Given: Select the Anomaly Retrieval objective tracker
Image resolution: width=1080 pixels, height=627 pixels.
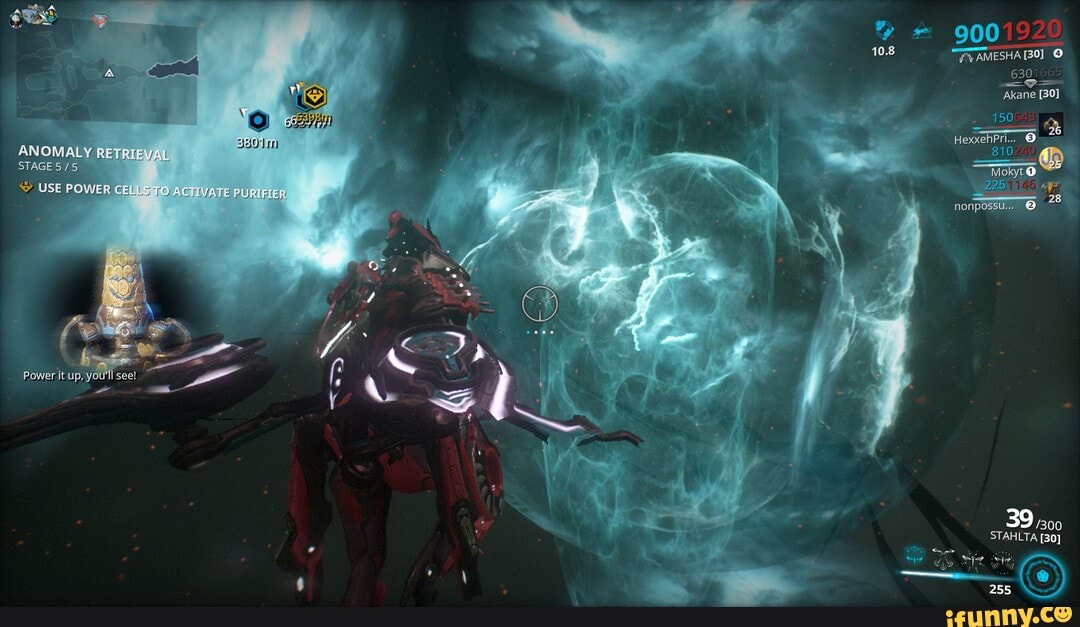Looking at the screenshot, I should pos(94,153).
